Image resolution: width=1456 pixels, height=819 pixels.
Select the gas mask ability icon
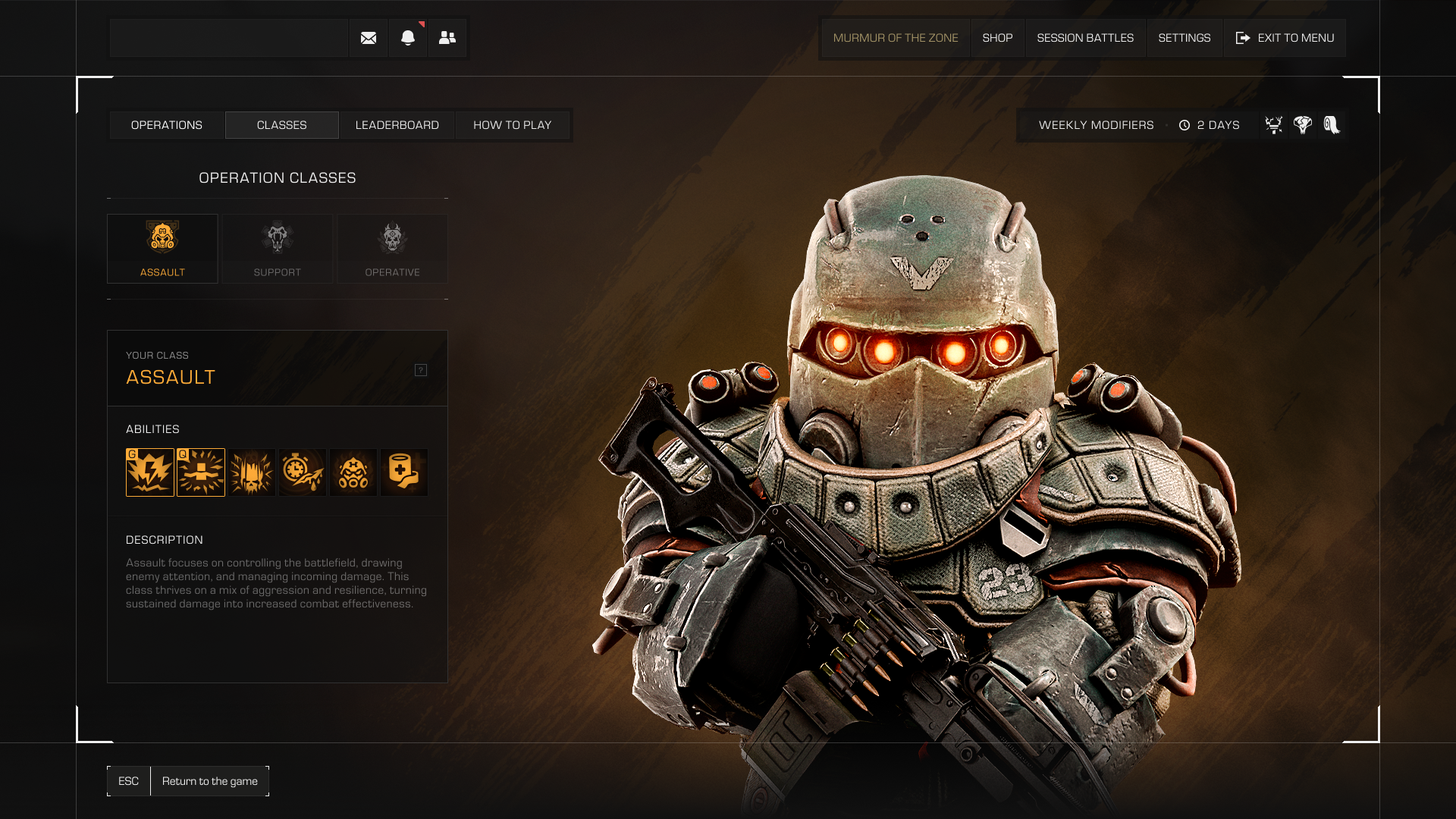click(x=353, y=472)
